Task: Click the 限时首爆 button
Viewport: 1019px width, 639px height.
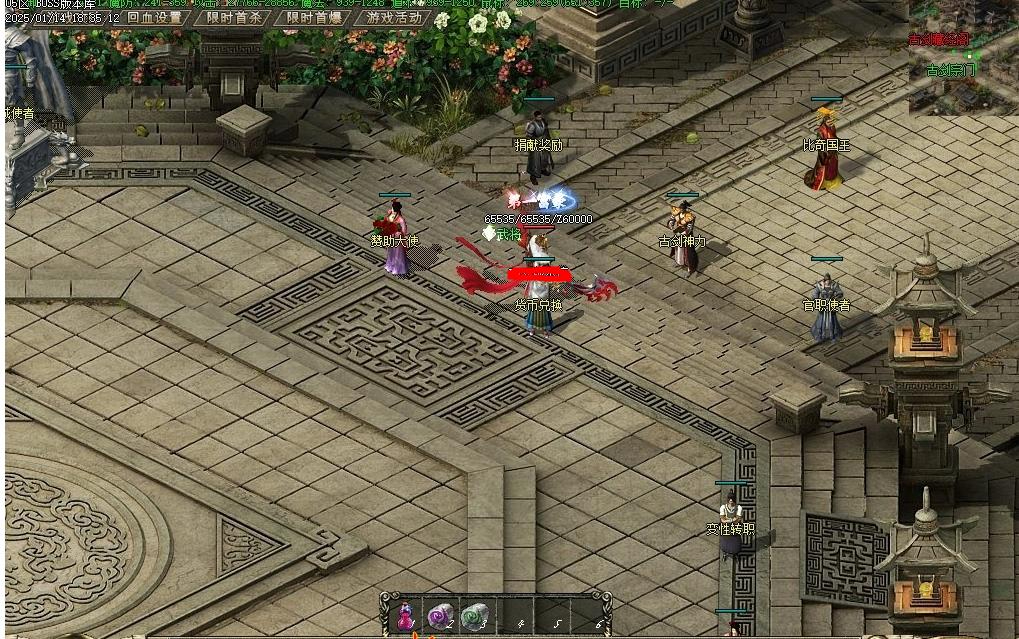Action: pos(314,17)
